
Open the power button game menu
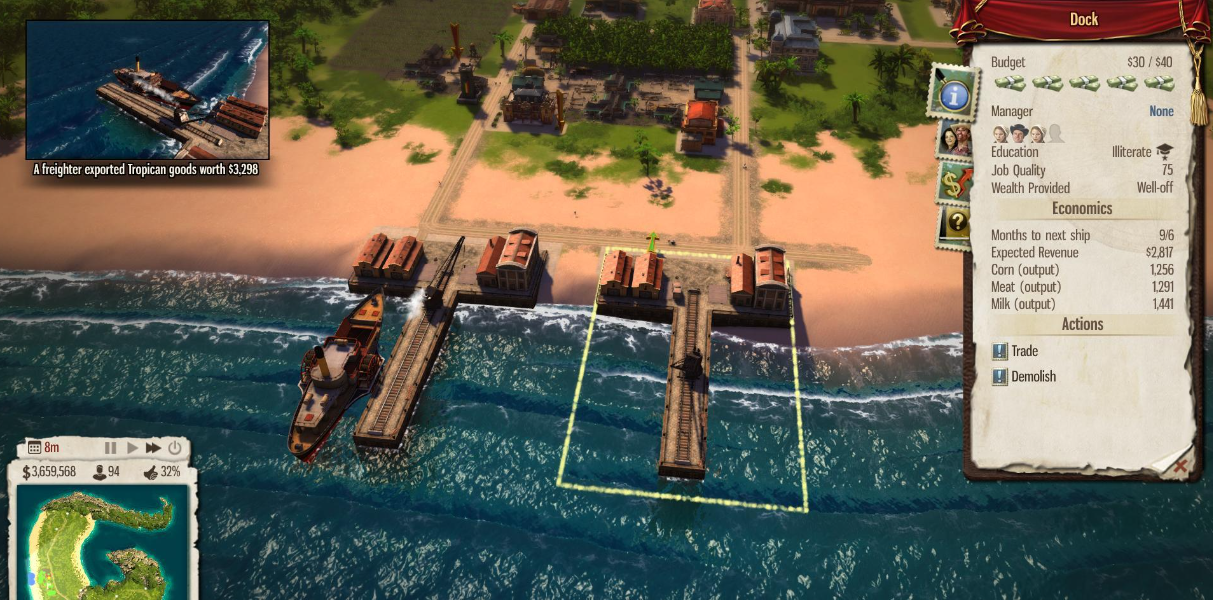tap(175, 448)
